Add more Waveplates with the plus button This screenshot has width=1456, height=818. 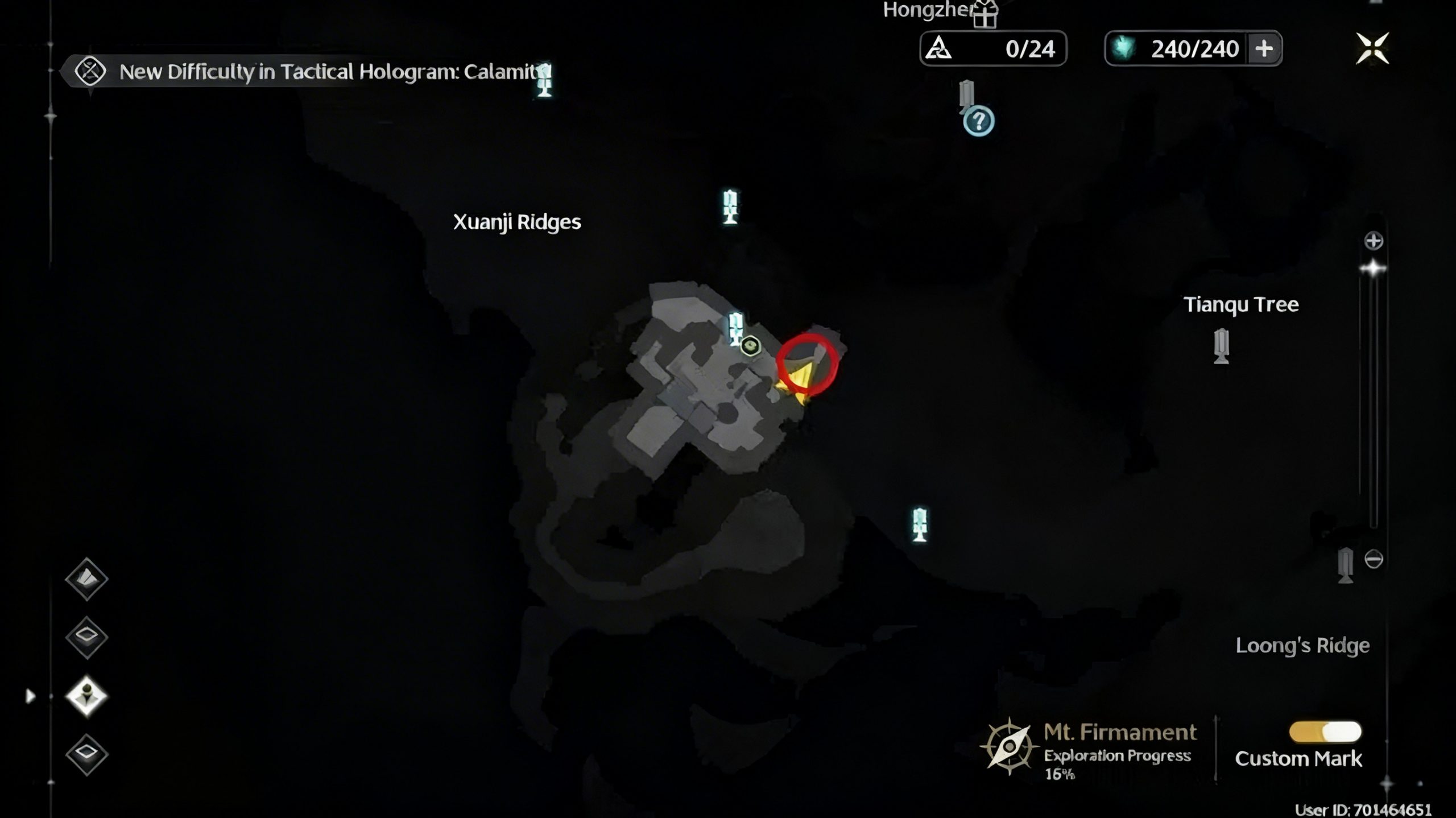pos(1264,49)
